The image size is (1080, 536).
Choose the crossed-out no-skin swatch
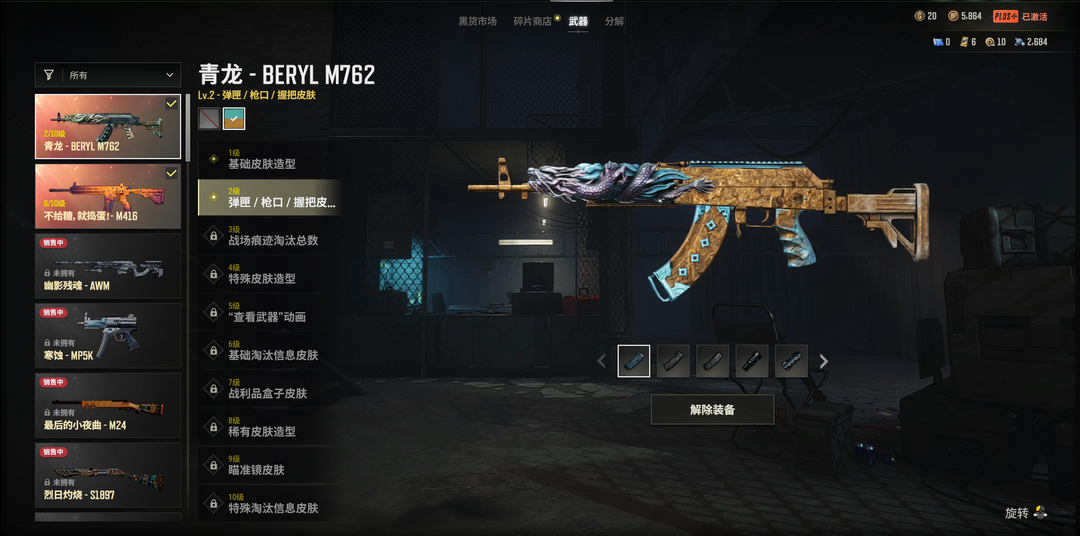(208, 119)
